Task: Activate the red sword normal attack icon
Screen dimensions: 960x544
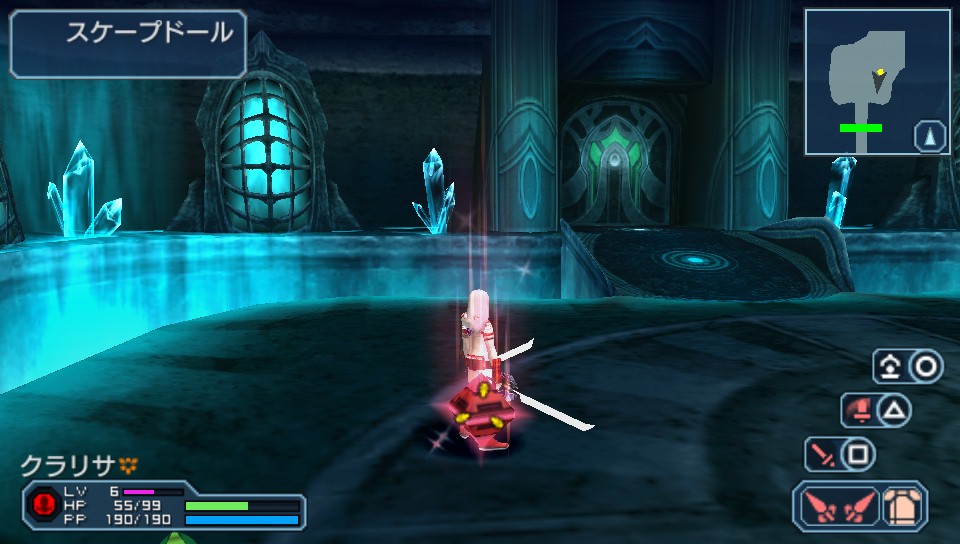Action: coord(824,455)
